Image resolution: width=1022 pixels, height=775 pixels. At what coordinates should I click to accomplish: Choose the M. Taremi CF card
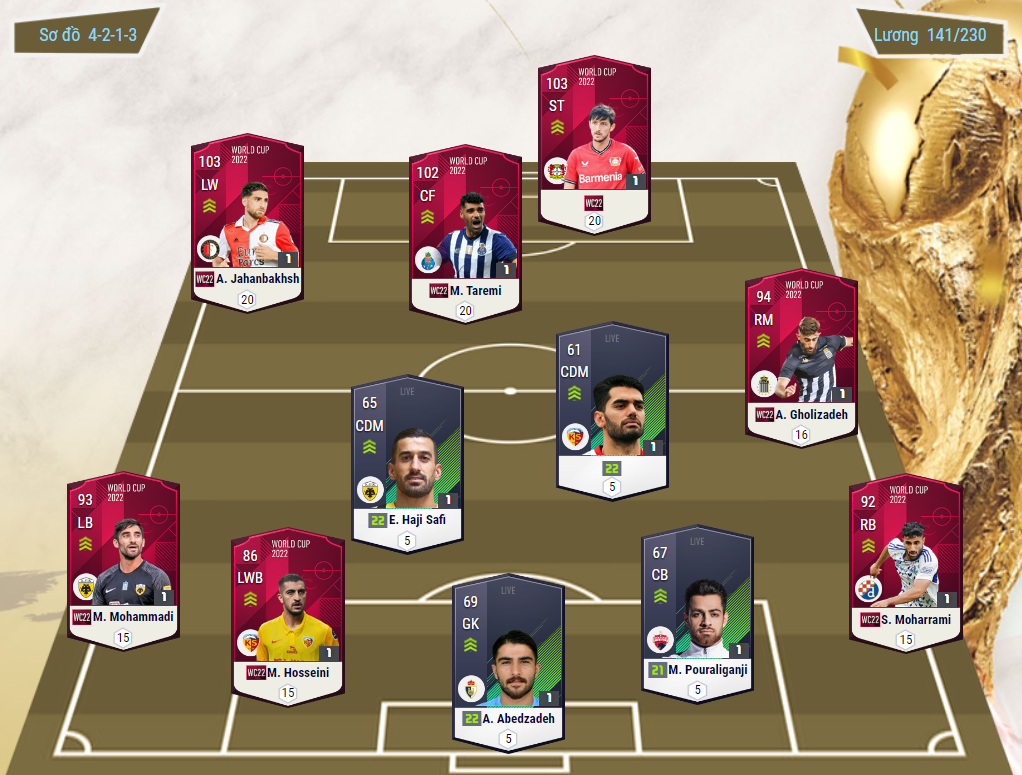(465, 230)
